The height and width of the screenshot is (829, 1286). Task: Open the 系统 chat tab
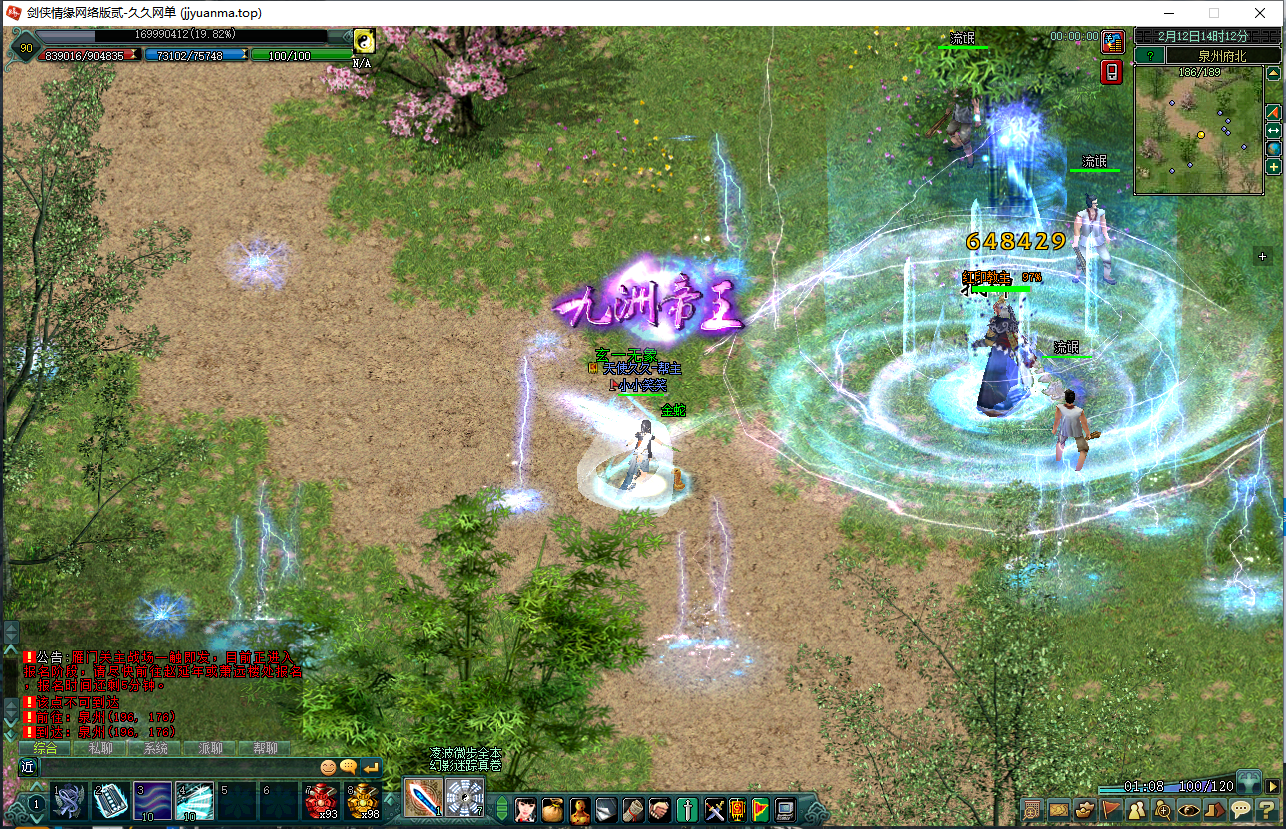click(155, 748)
